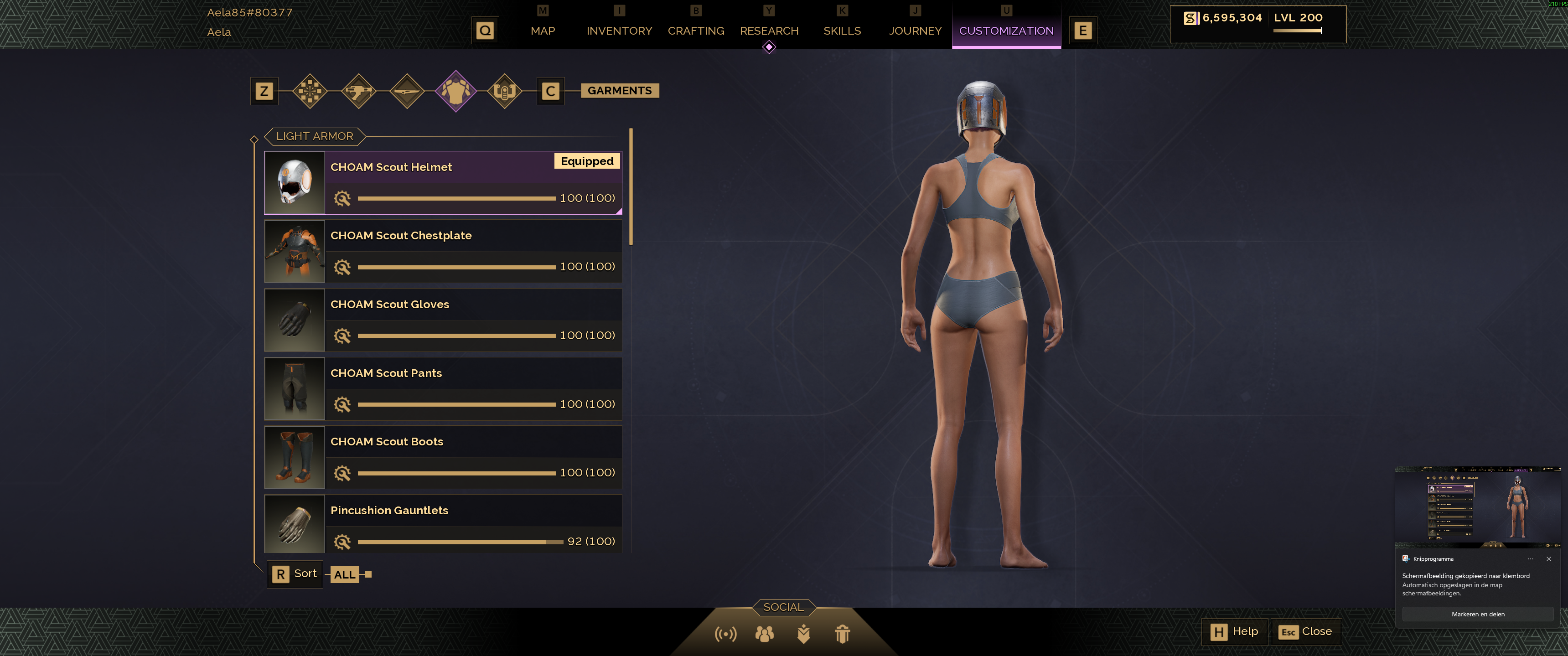Viewport: 1568px width, 656px height.
Task: Open the social group members icon
Action: tap(765, 634)
